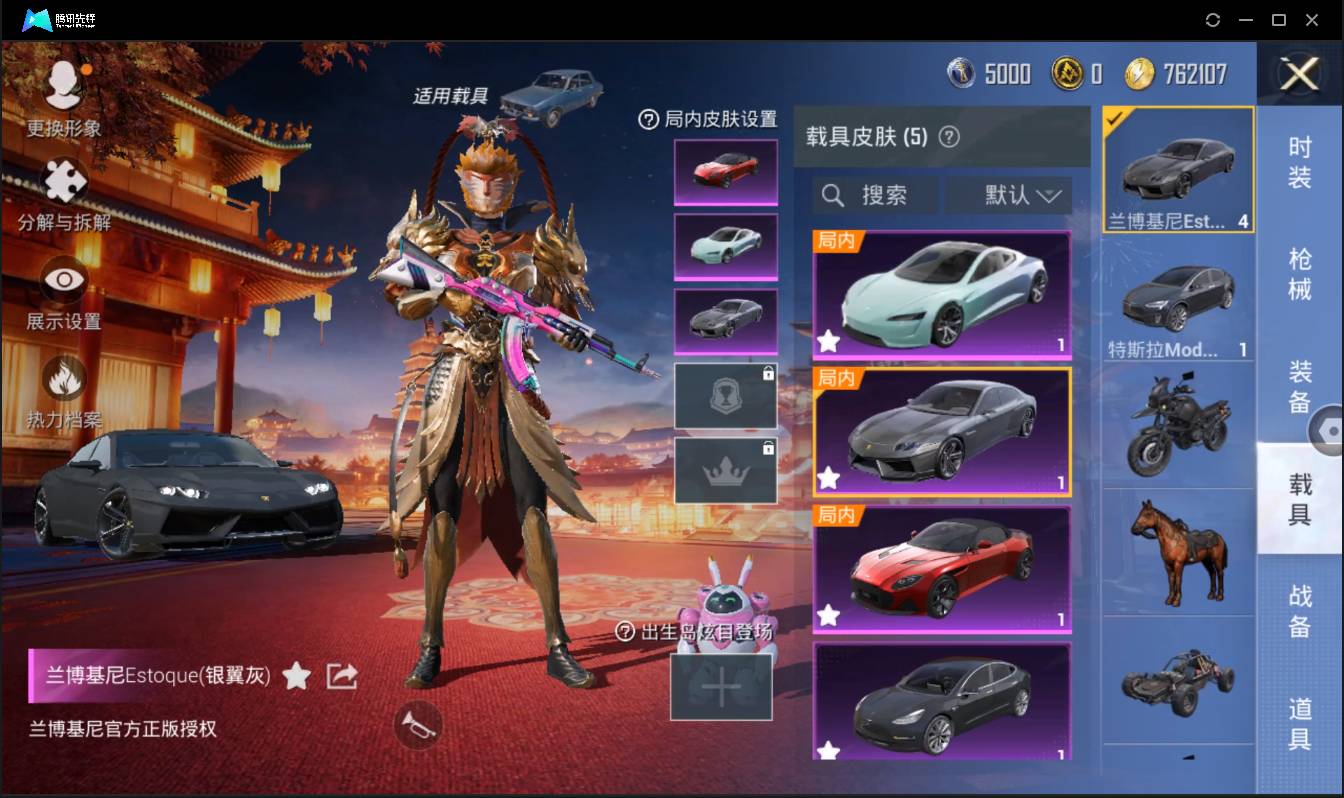Click the silver coin currency icon
Viewport: 1344px width, 798px height.
point(961,73)
